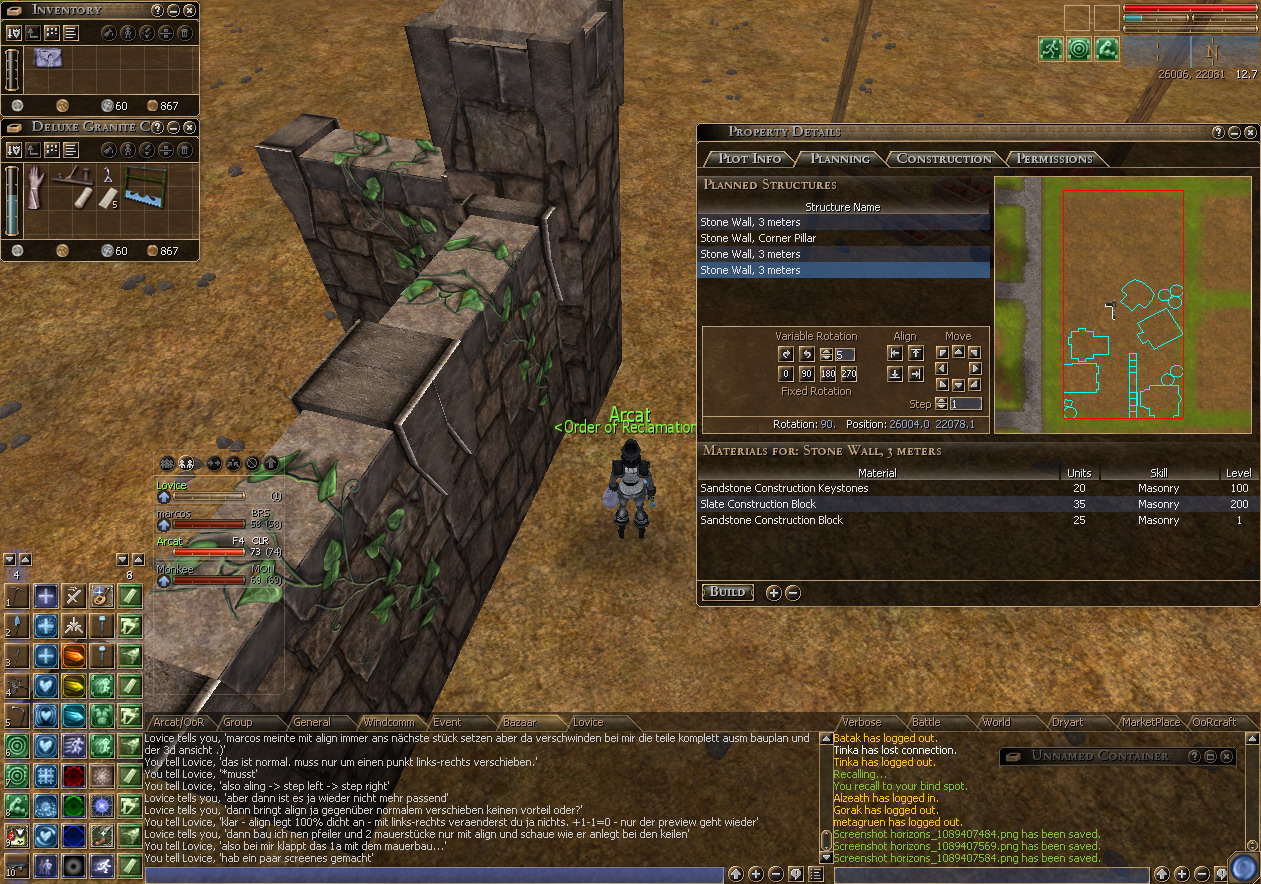Show the Battle log tab

(x=926, y=722)
